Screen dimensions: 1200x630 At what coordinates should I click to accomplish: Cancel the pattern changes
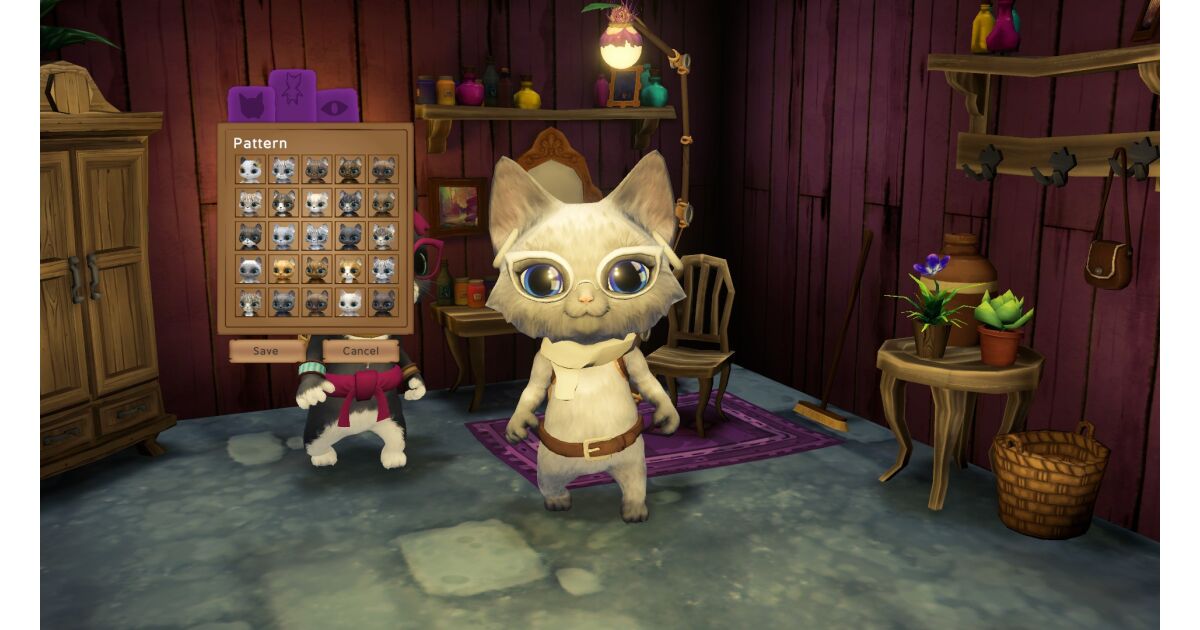coord(360,351)
